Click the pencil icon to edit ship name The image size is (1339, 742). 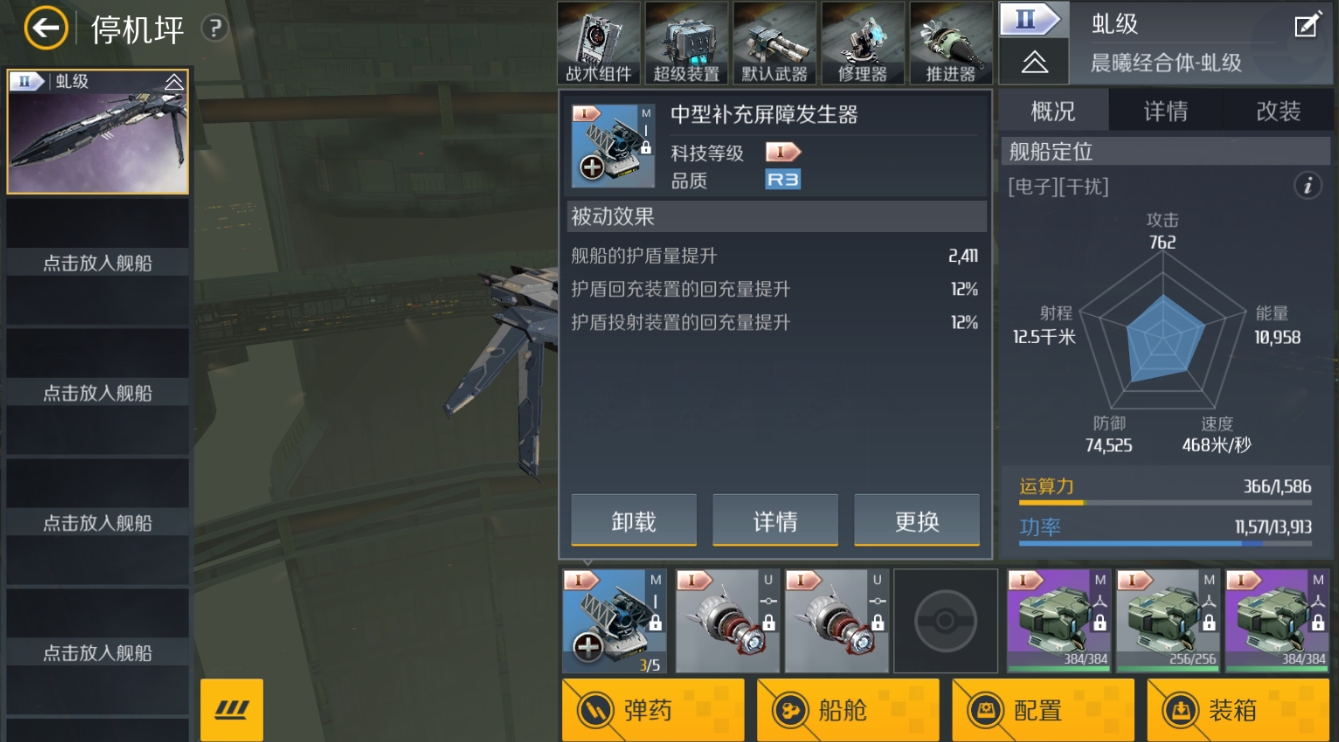click(x=1305, y=24)
